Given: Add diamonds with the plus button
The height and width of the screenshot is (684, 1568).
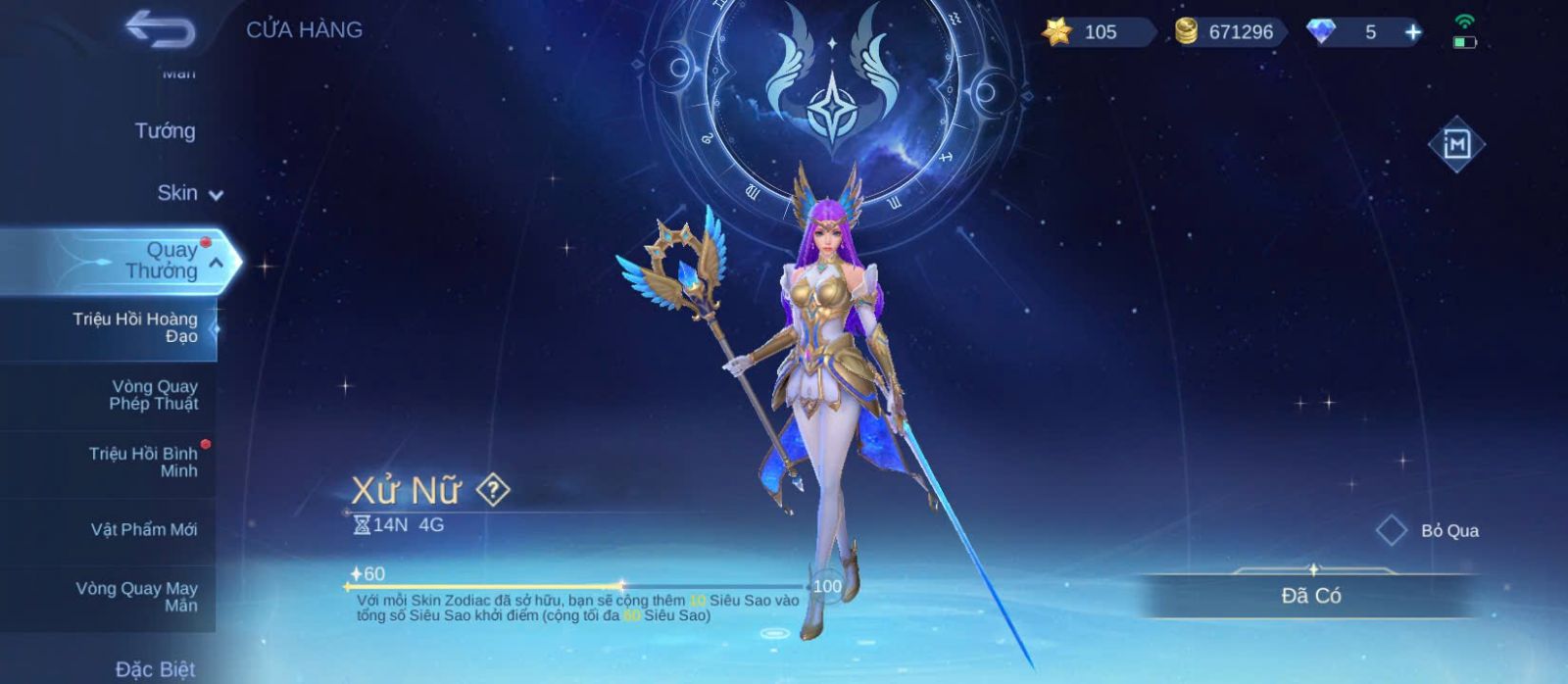Looking at the screenshot, I should coord(1412,32).
